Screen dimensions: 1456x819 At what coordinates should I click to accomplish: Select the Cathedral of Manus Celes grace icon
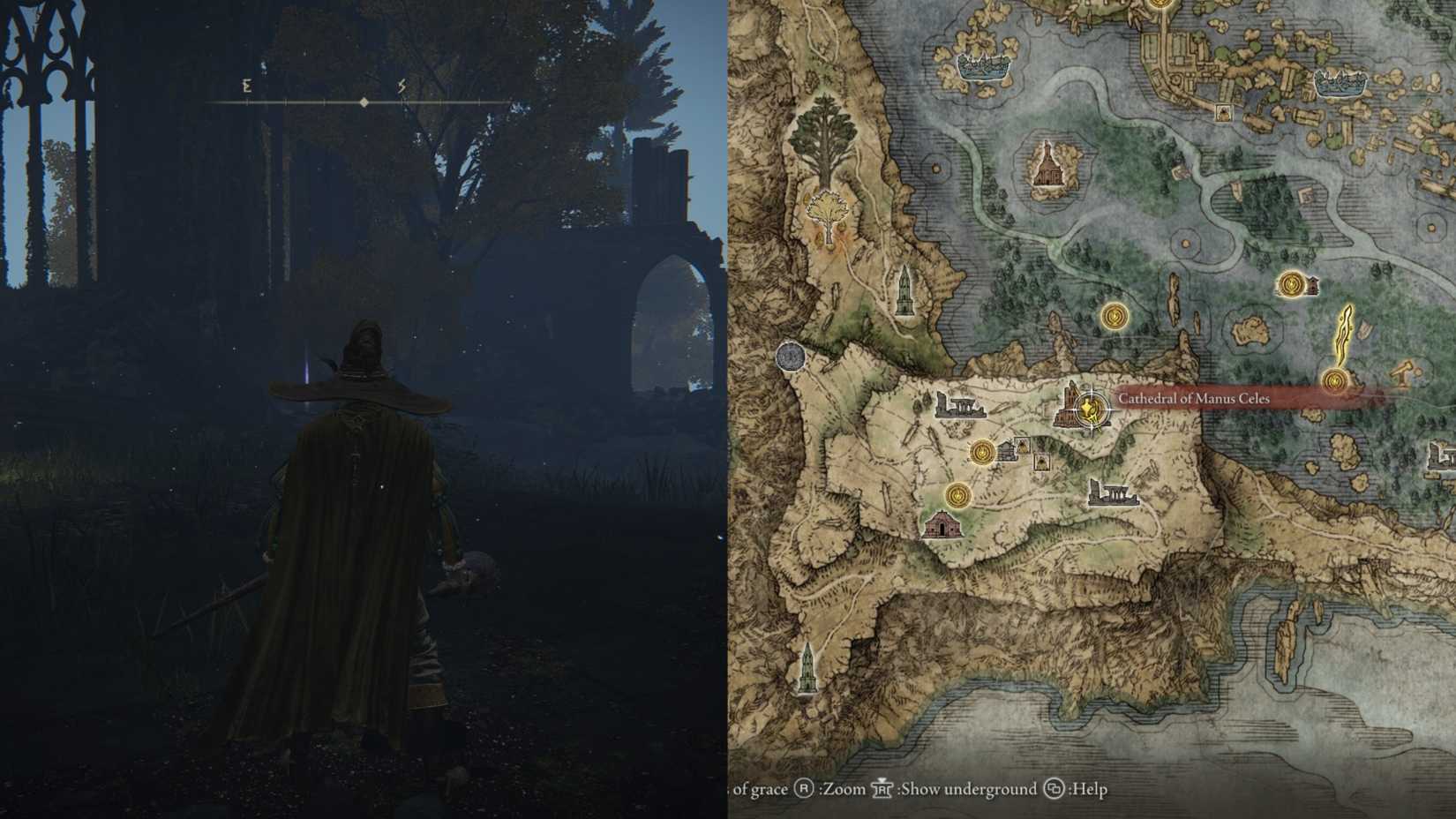point(1092,409)
